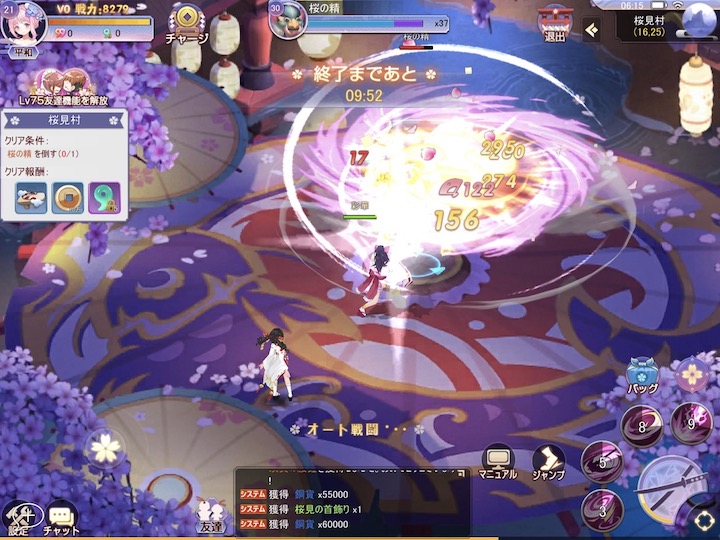Open the チャージ recharge shop

coord(187,24)
